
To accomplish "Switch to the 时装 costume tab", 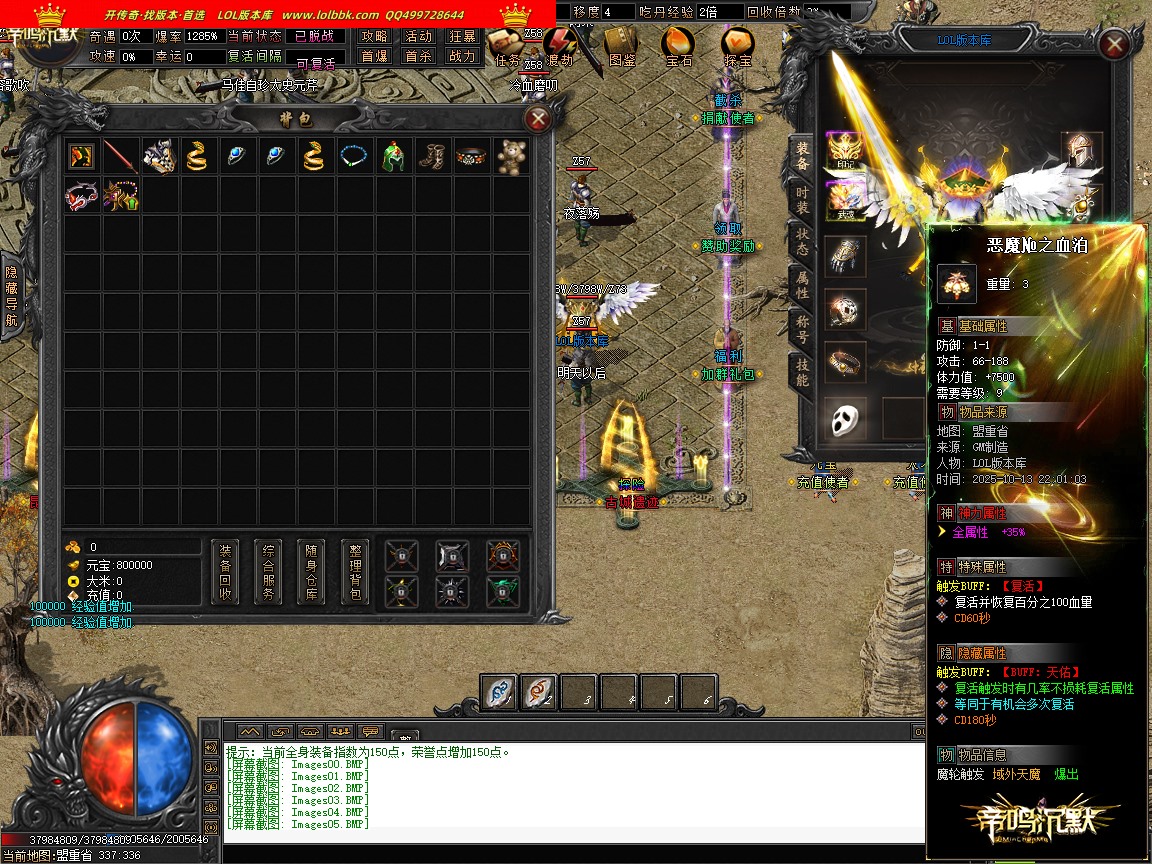I will pyautogui.click(x=802, y=200).
